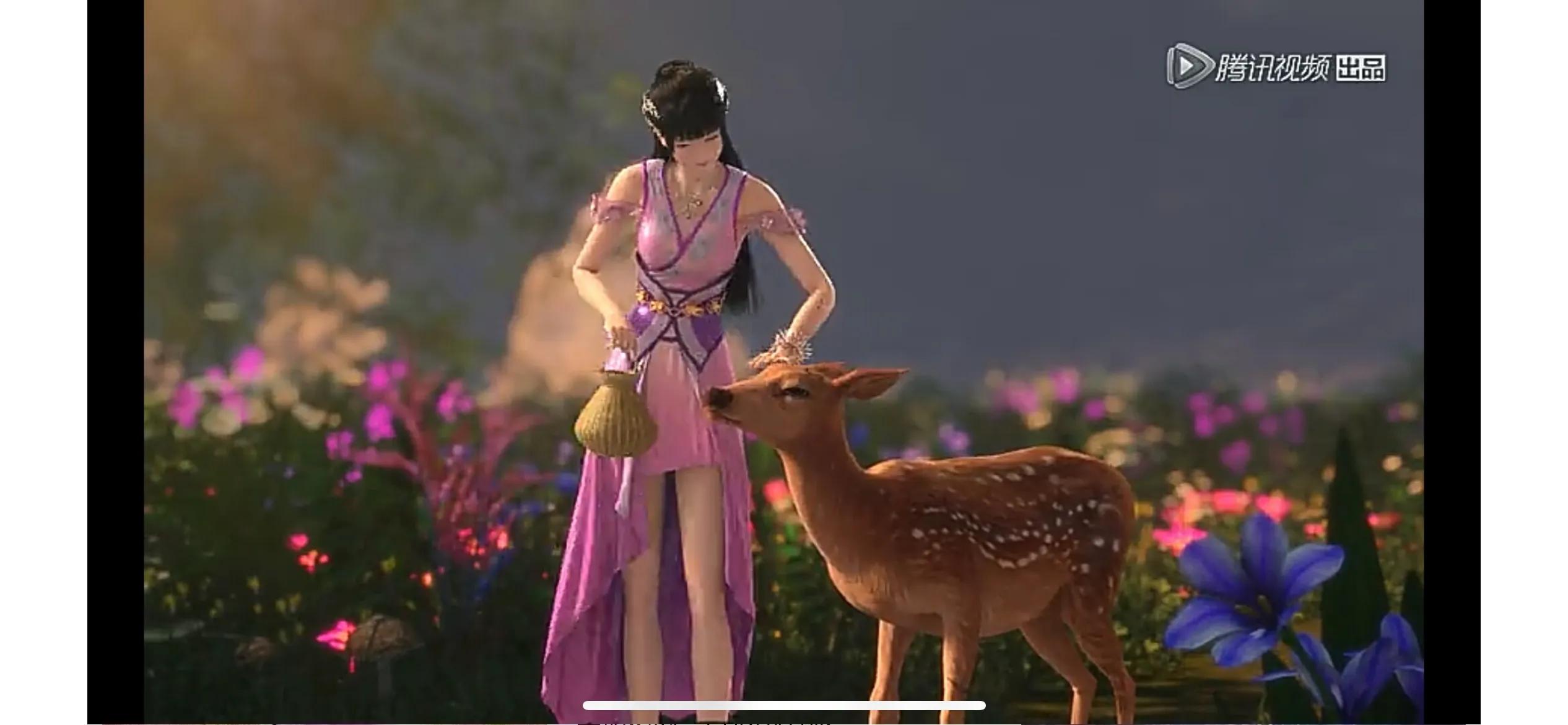Tap the video to reveal playback controls
This screenshot has height=725, width=1568.
(784, 362)
